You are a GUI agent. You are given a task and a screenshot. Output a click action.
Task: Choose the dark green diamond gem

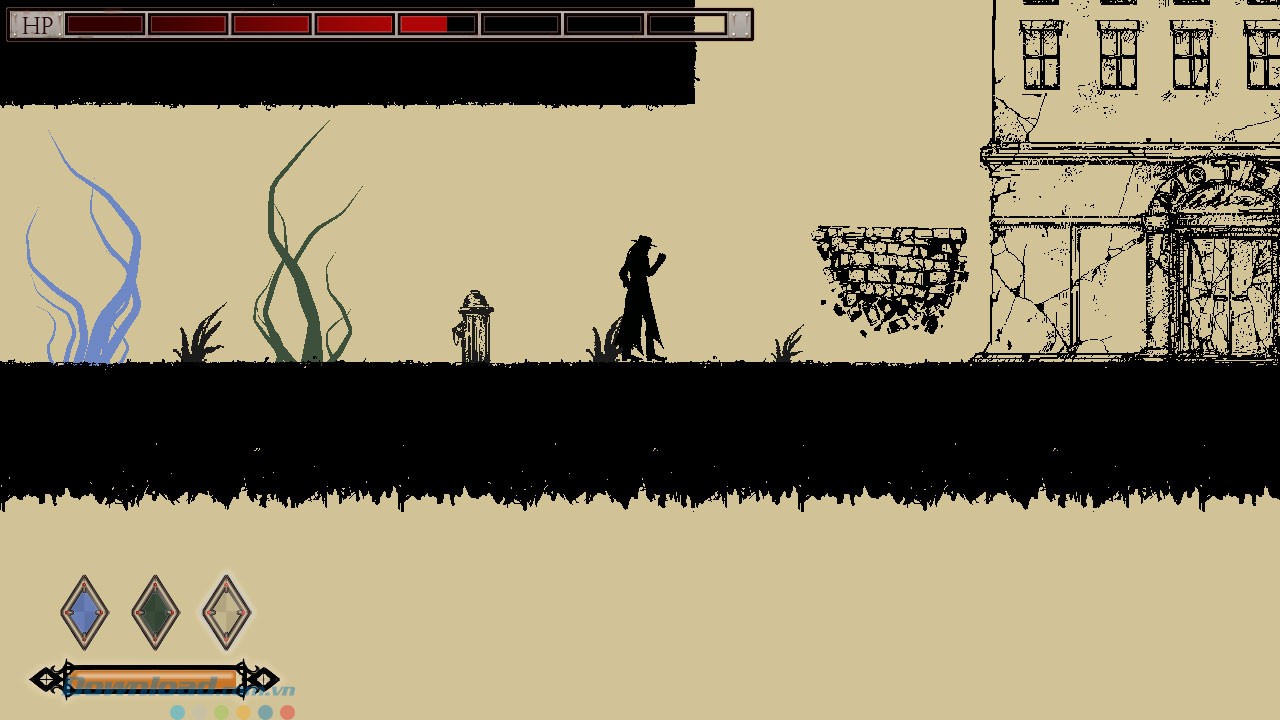(155, 612)
